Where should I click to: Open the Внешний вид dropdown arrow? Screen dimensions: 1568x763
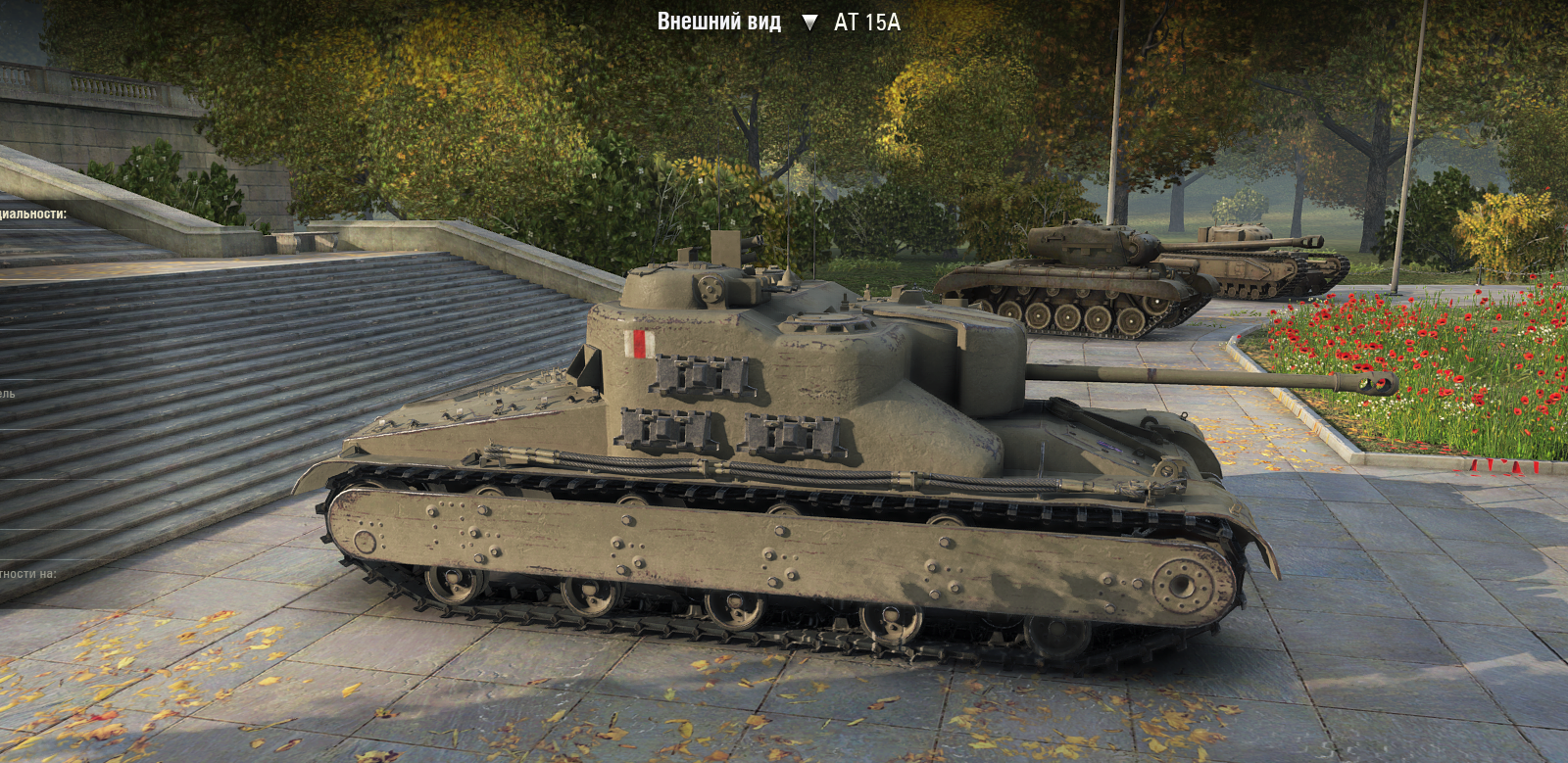pyautogui.click(x=808, y=23)
